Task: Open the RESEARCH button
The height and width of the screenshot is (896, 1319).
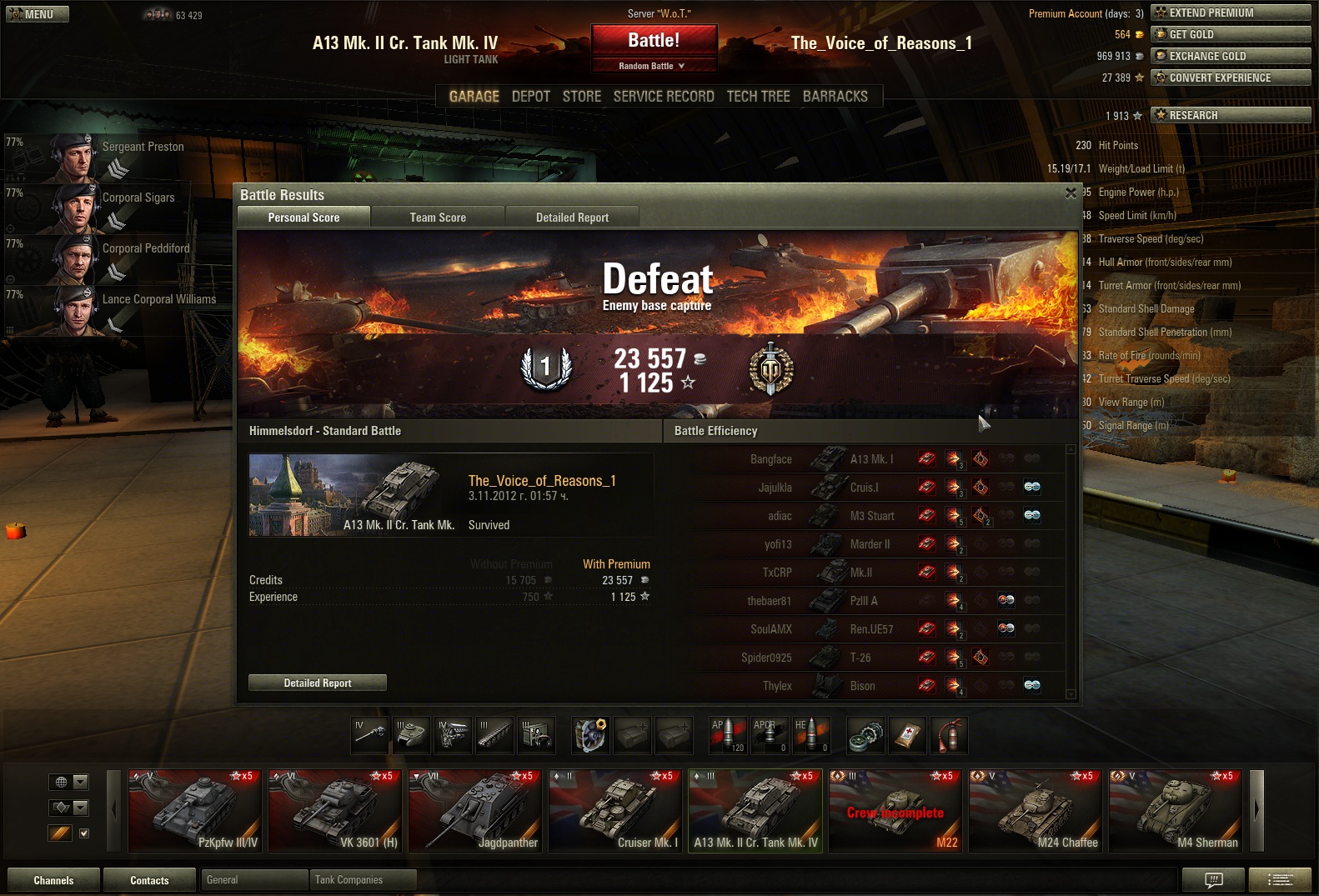Action: [1230, 115]
